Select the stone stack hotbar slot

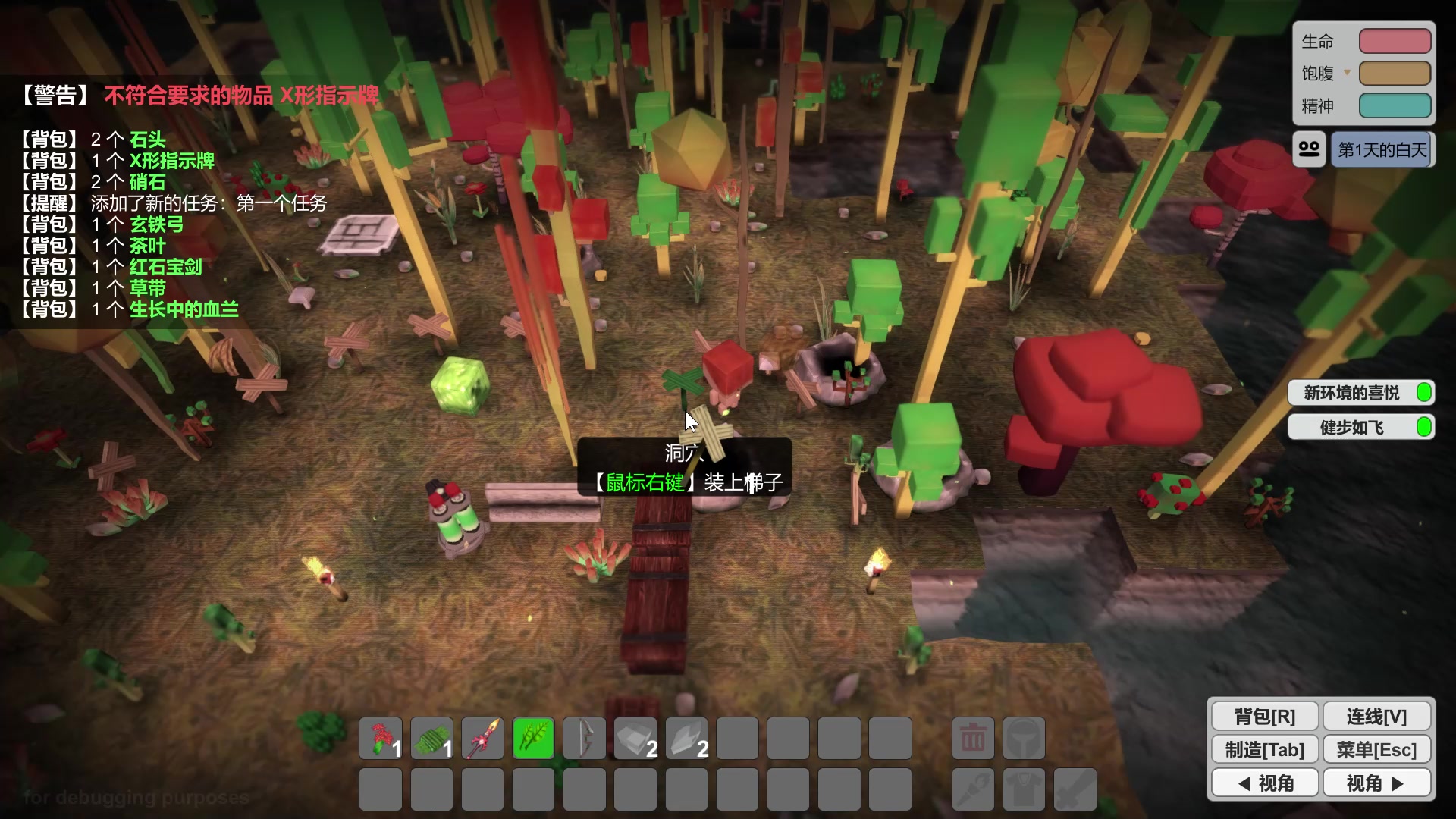pyautogui.click(x=635, y=738)
